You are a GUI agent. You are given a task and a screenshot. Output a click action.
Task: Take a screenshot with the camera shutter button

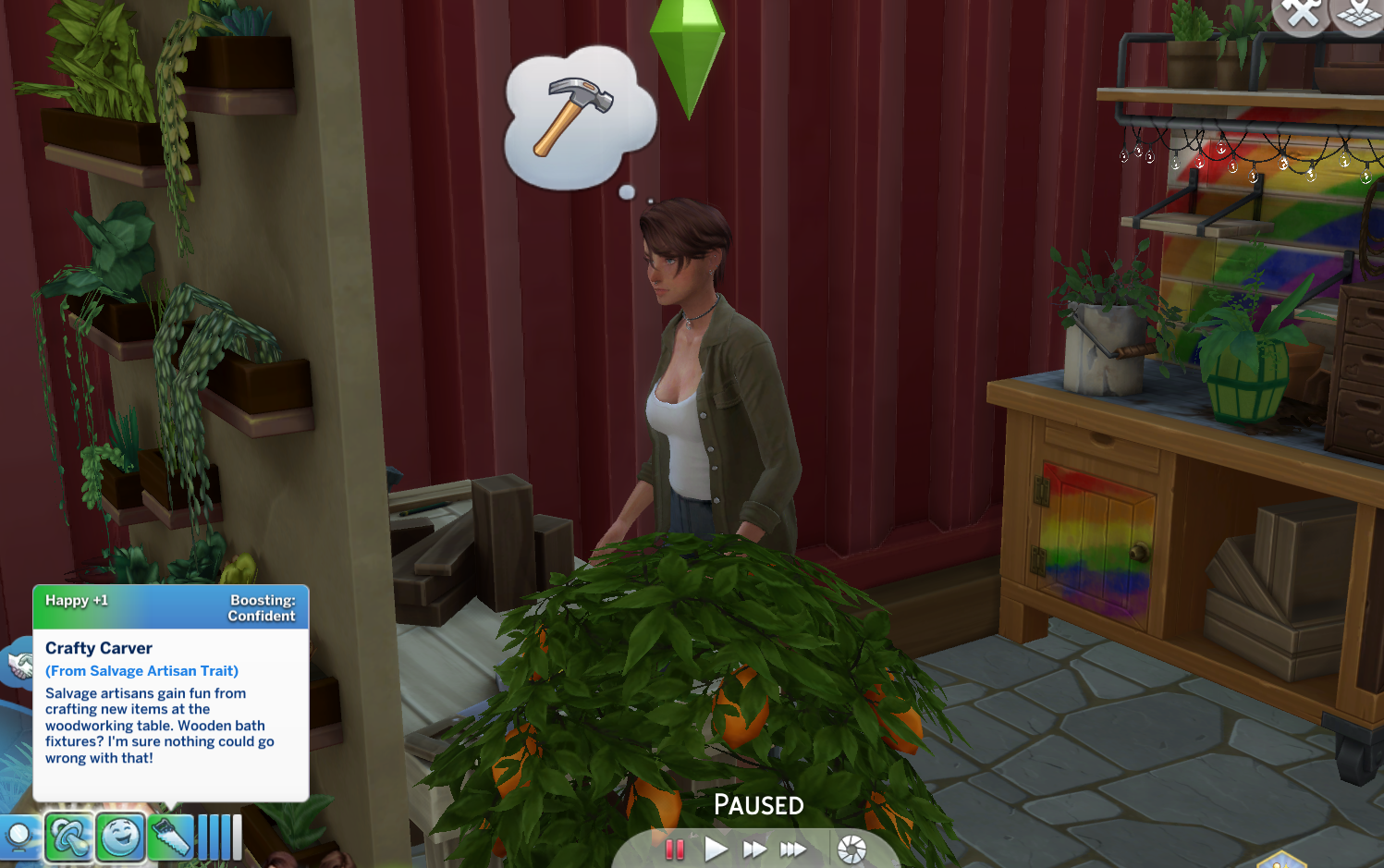pos(851,848)
